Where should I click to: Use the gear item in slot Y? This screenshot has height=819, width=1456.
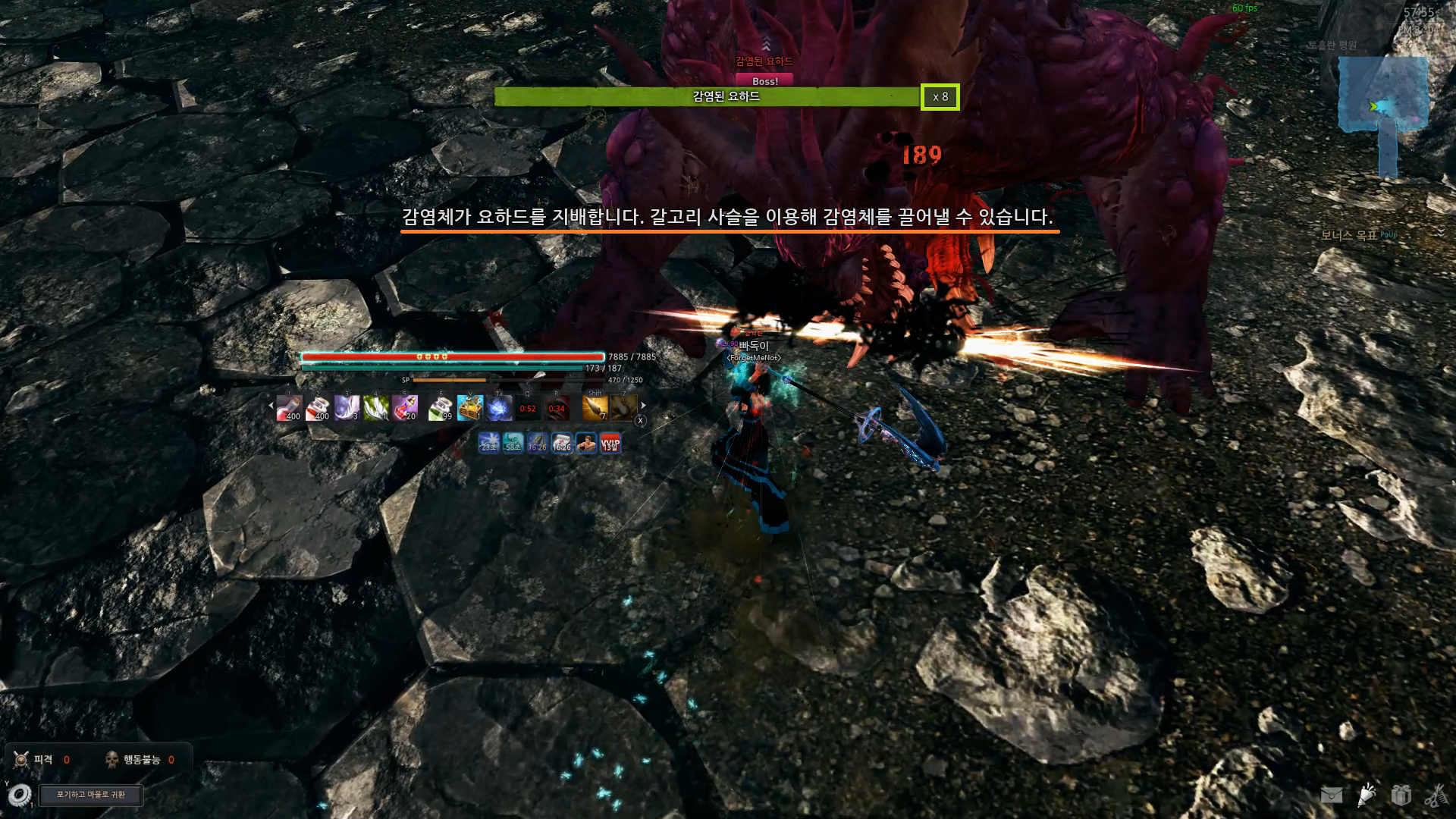click(x=20, y=794)
